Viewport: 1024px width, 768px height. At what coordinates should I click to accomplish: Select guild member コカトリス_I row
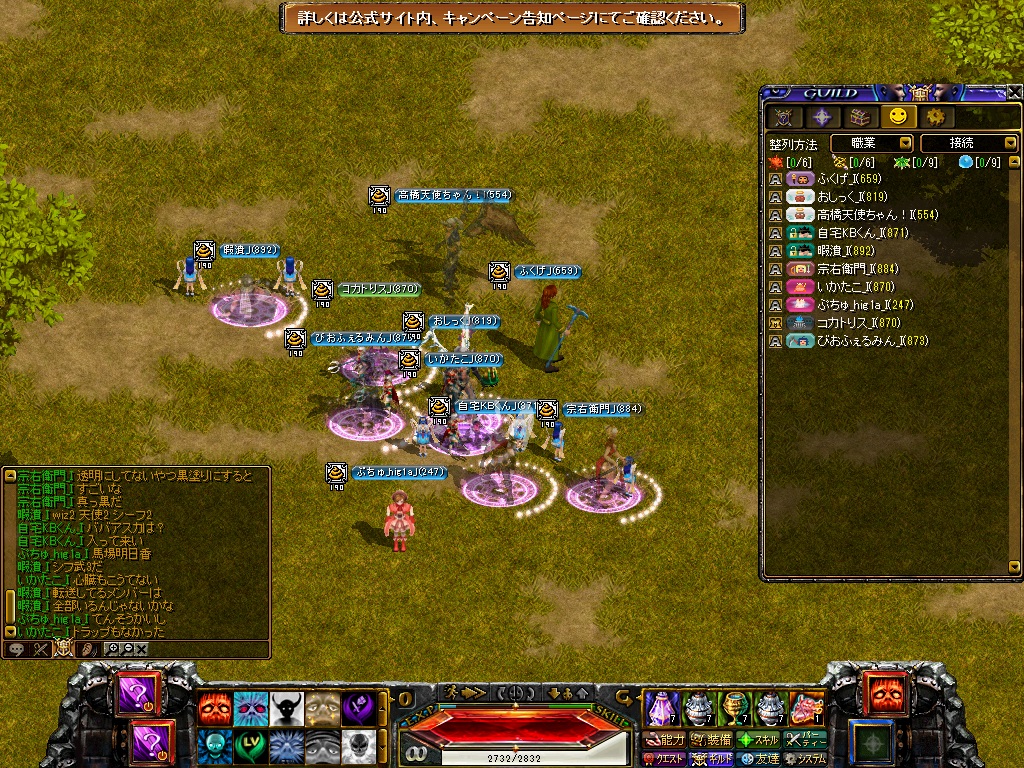(x=845, y=323)
